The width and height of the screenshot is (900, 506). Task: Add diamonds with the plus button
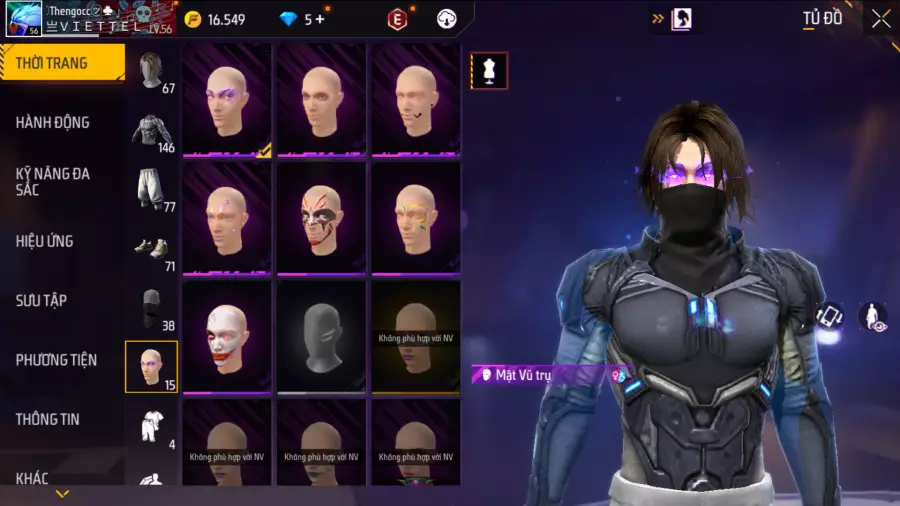pyautogui.click(x=319, y=19)
